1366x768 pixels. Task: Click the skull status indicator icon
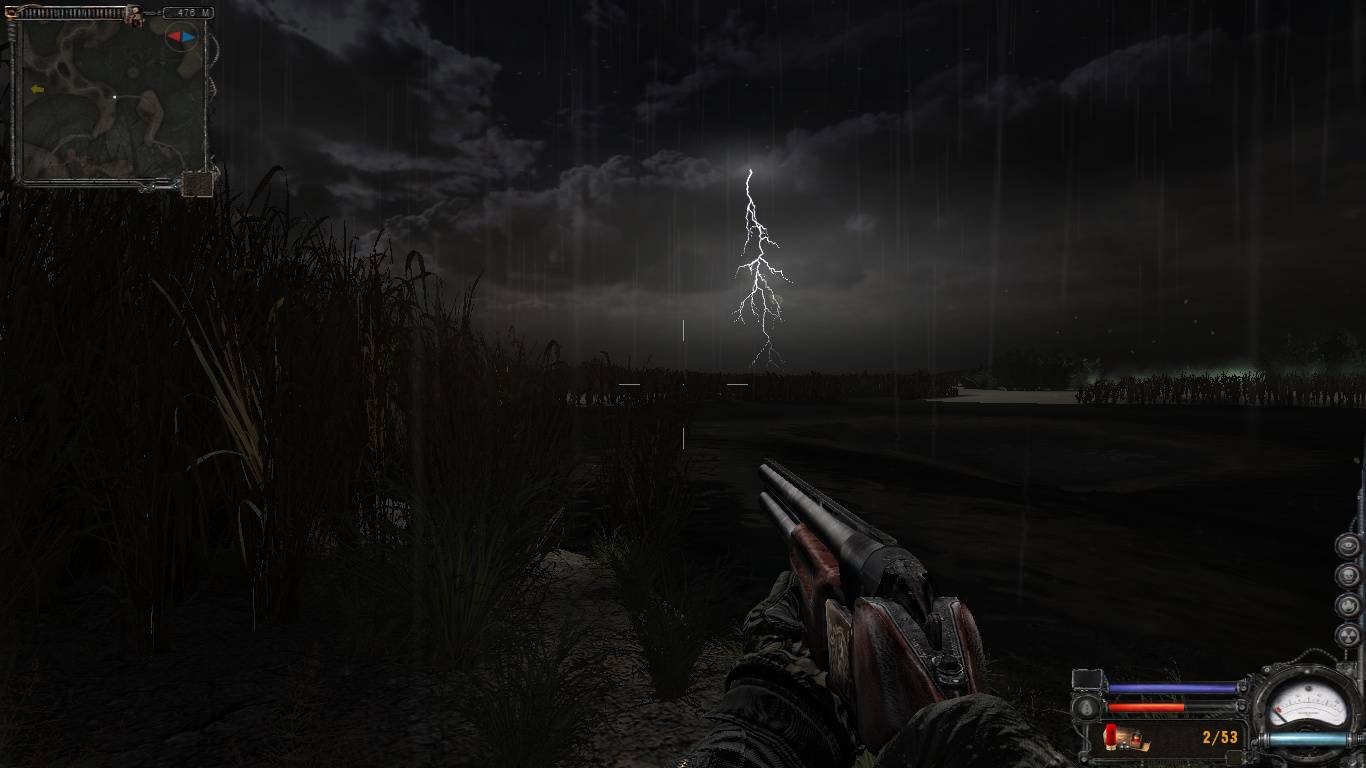coord(1348,577)
